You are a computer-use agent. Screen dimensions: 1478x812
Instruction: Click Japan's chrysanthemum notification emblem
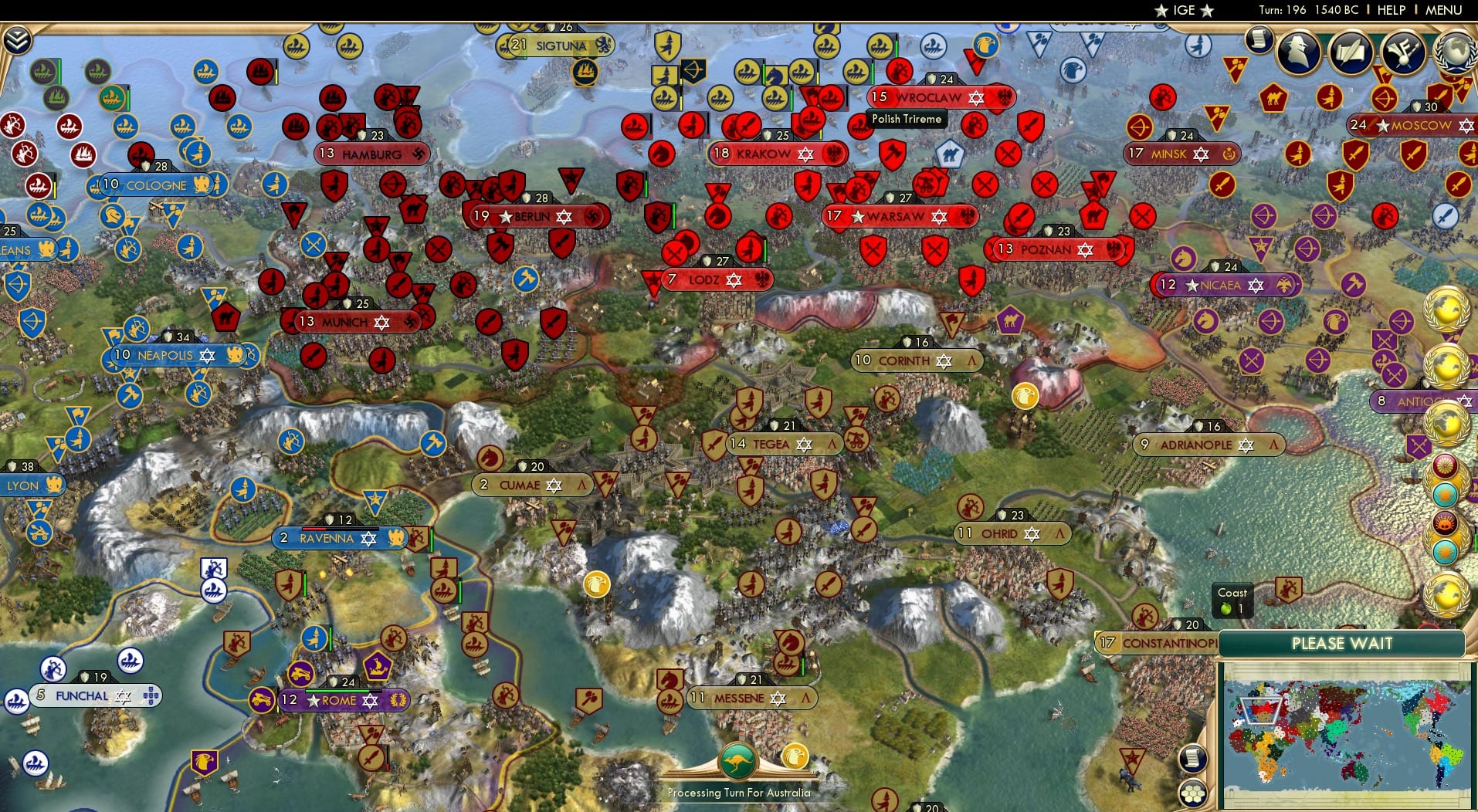click(x=1446, y=465)
